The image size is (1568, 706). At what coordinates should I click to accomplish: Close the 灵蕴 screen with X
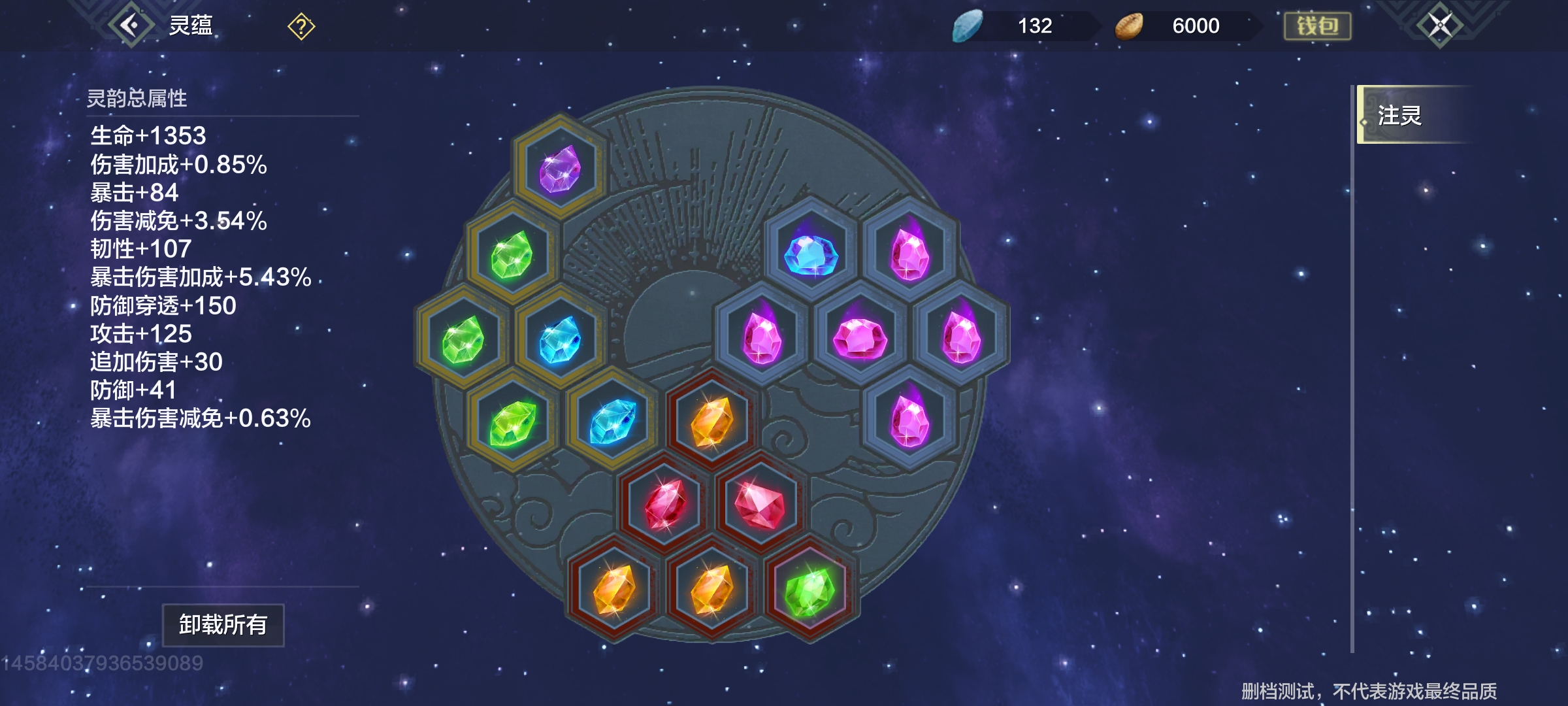pos(1440,26)
